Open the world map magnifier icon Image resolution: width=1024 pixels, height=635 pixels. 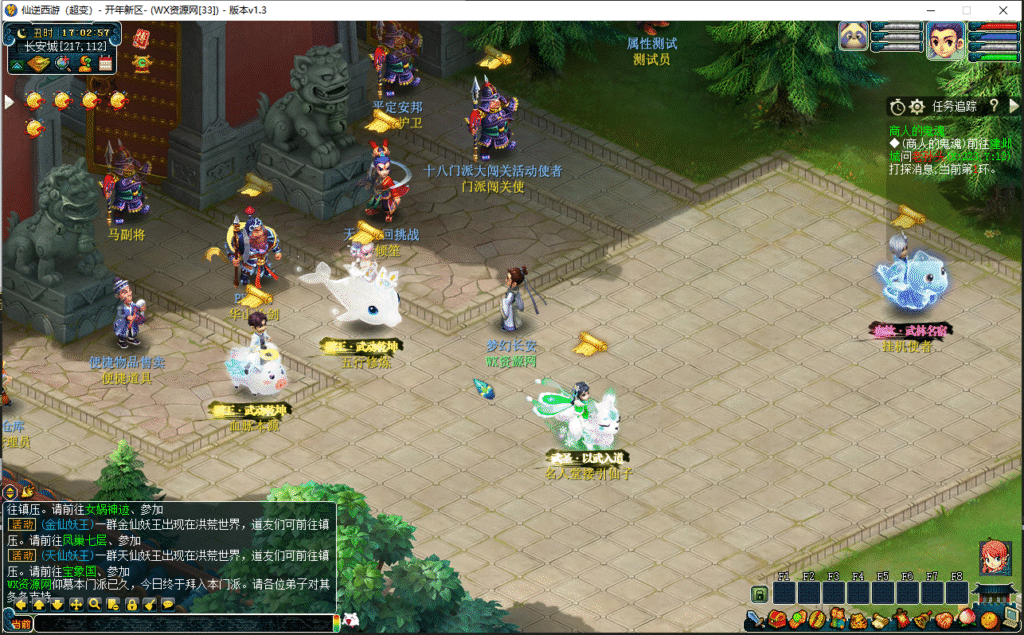[x=62, y=65]
